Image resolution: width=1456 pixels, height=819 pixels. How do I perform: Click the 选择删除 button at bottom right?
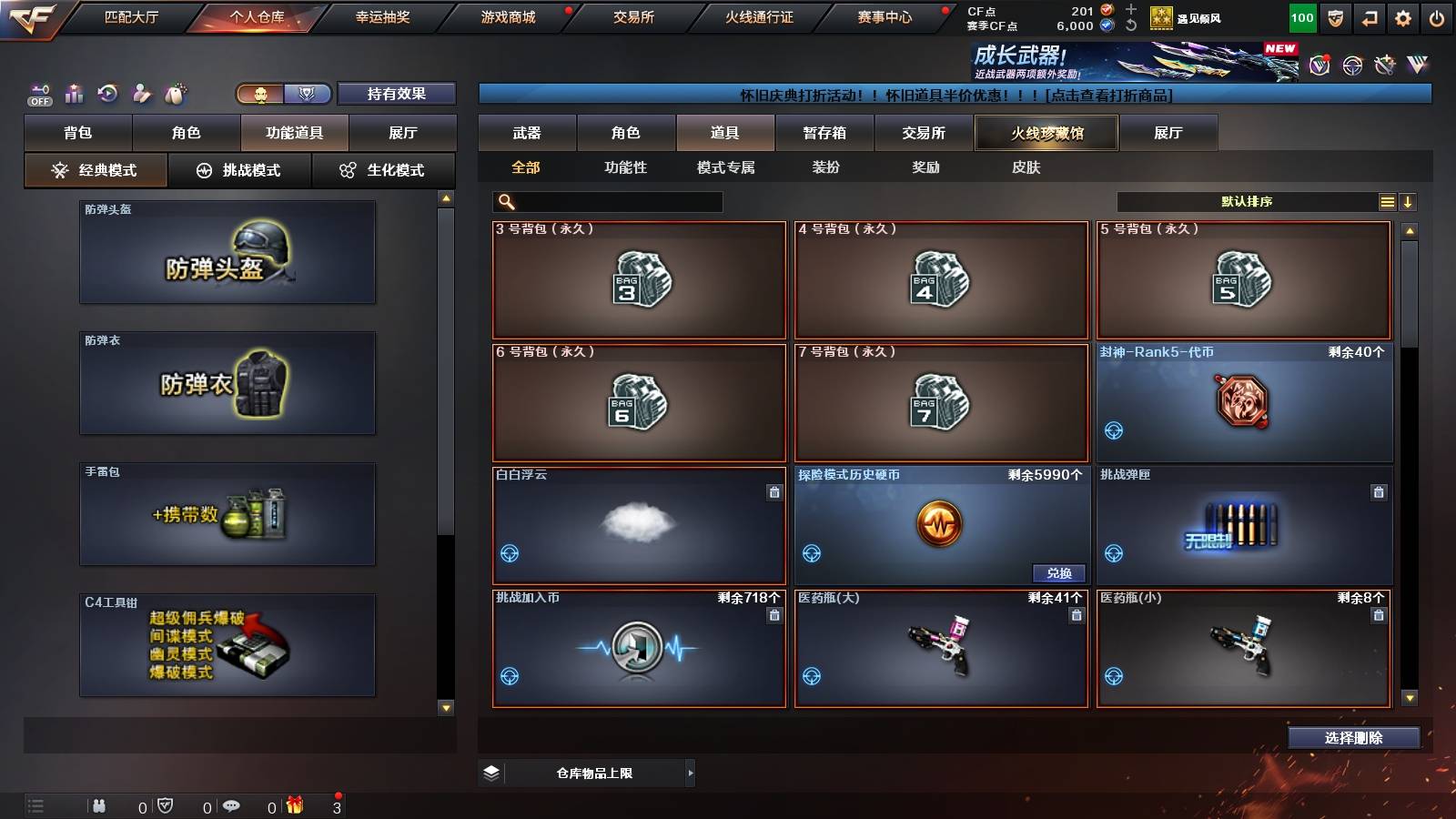[1353, 738]
